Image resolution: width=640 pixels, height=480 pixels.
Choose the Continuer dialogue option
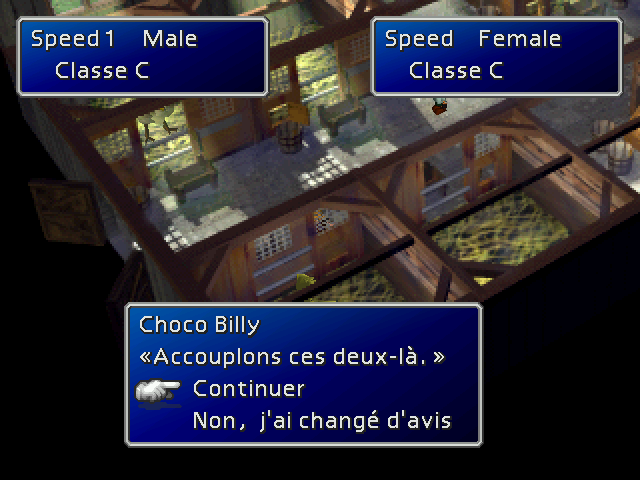[249, 388]
